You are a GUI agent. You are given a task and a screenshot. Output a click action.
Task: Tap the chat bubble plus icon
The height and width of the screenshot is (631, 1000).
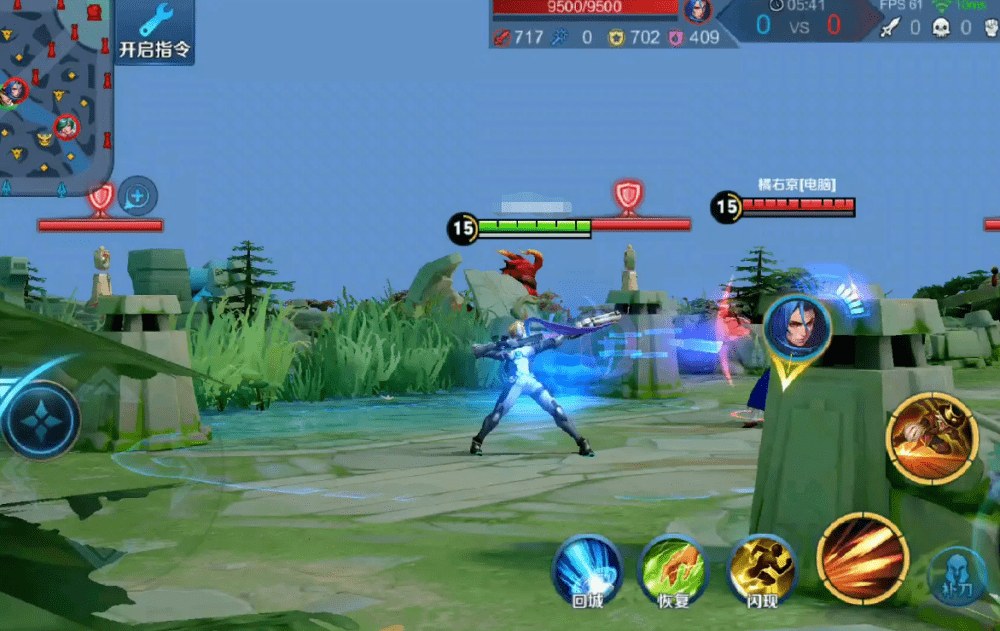[138, 196]
